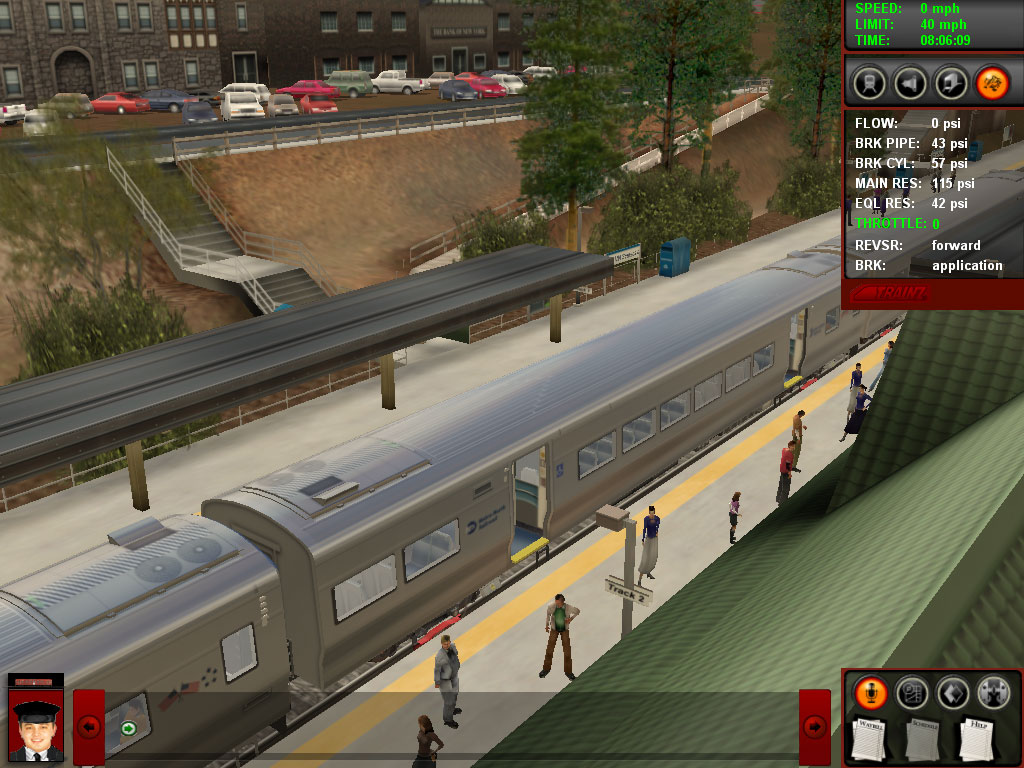Toggle the carriage door icon
This screenshot has height=768, width=1024.
pos(951,81)
